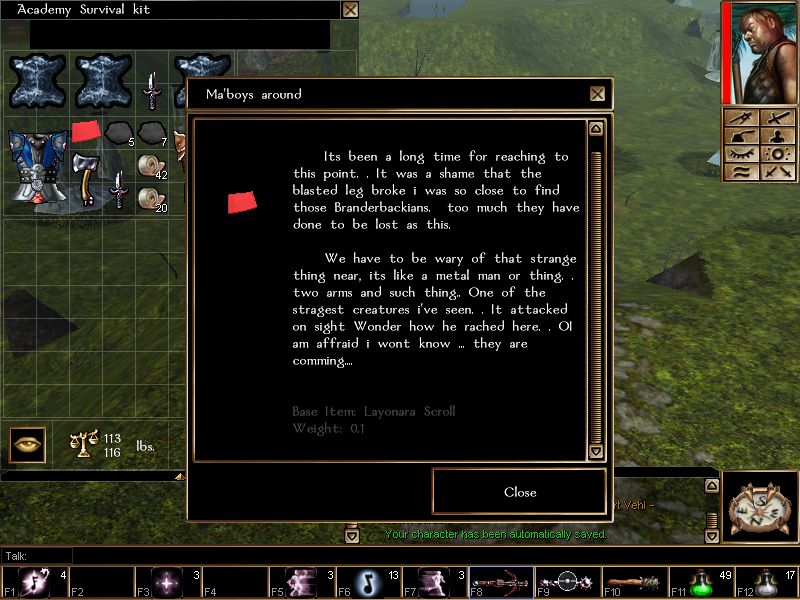Click the crossed swords icon under the portrait

click(775, 118)
